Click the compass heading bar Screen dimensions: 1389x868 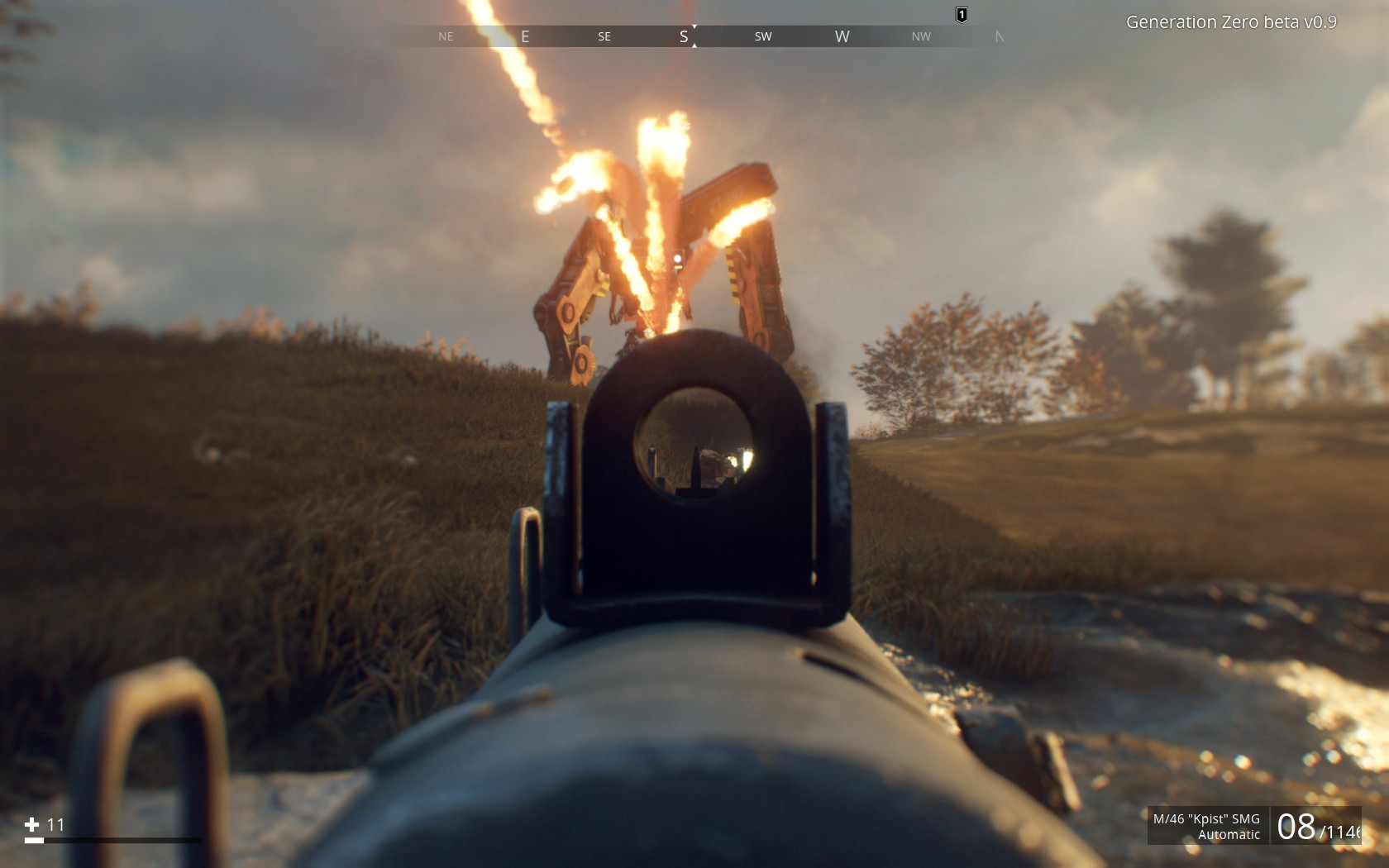(x=694, y=36)
